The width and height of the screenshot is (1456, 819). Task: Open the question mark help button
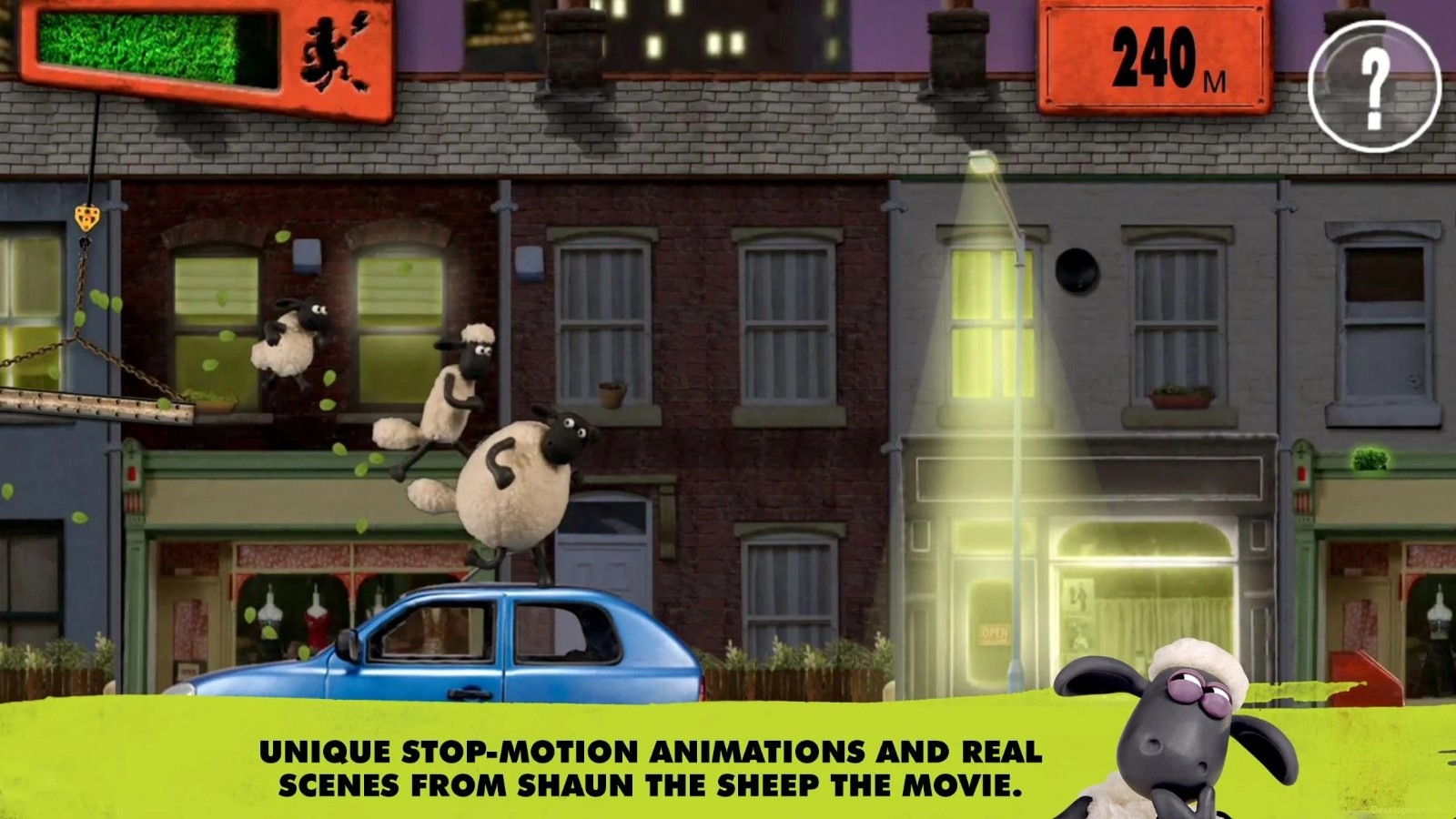tap(1374, 86)
